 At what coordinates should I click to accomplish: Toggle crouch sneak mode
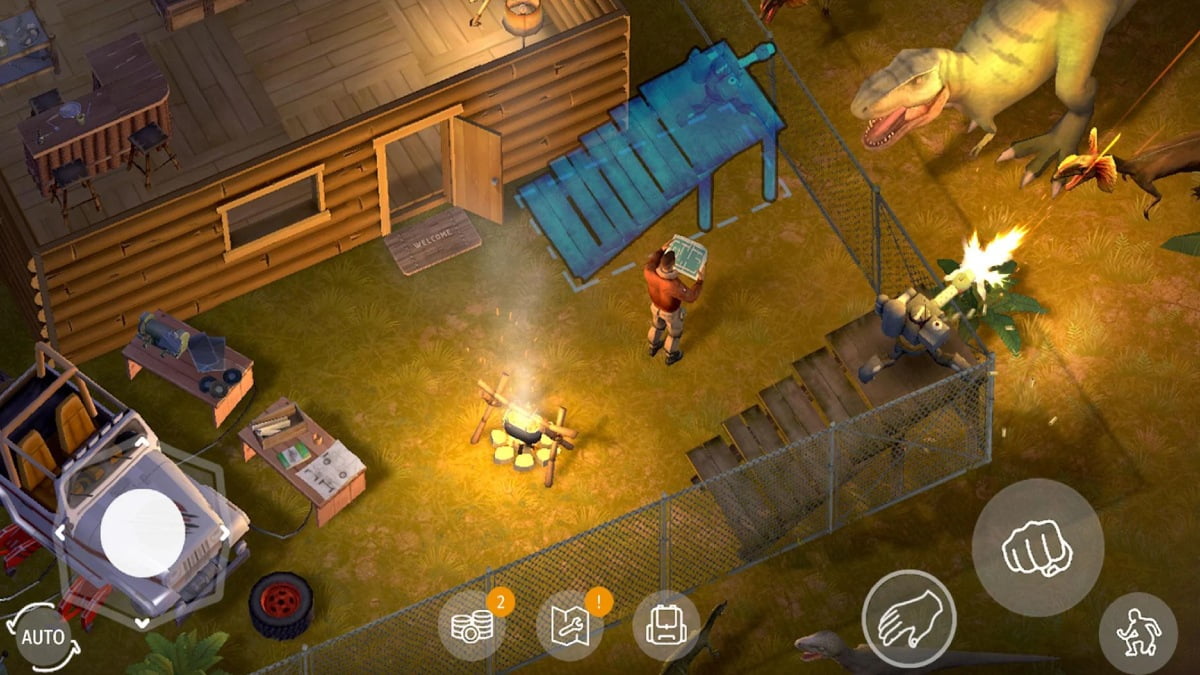pyautogui.click(x=1137, y=632)
